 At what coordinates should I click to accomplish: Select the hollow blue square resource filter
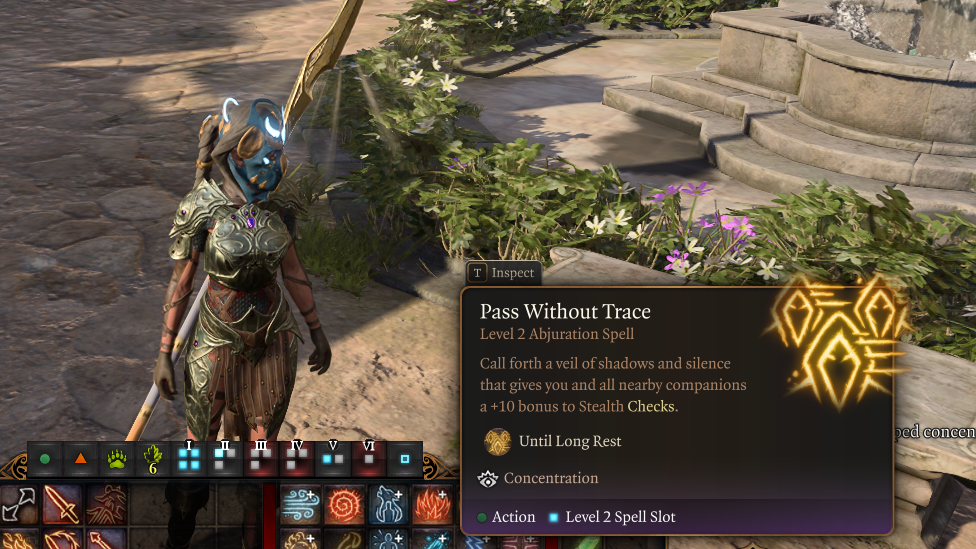tap(405, 459)
